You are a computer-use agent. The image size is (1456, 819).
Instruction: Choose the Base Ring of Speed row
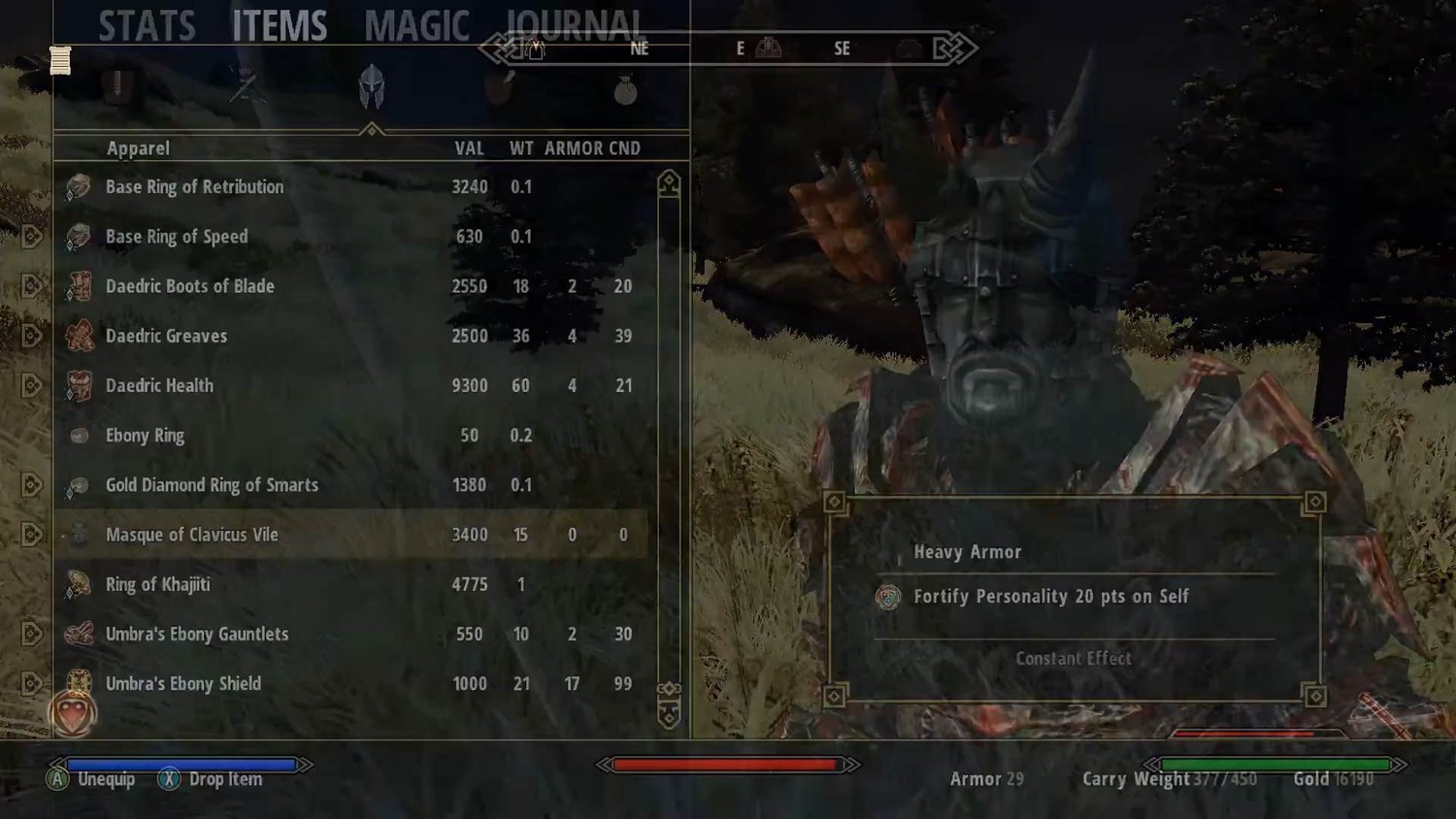(177, 237)
